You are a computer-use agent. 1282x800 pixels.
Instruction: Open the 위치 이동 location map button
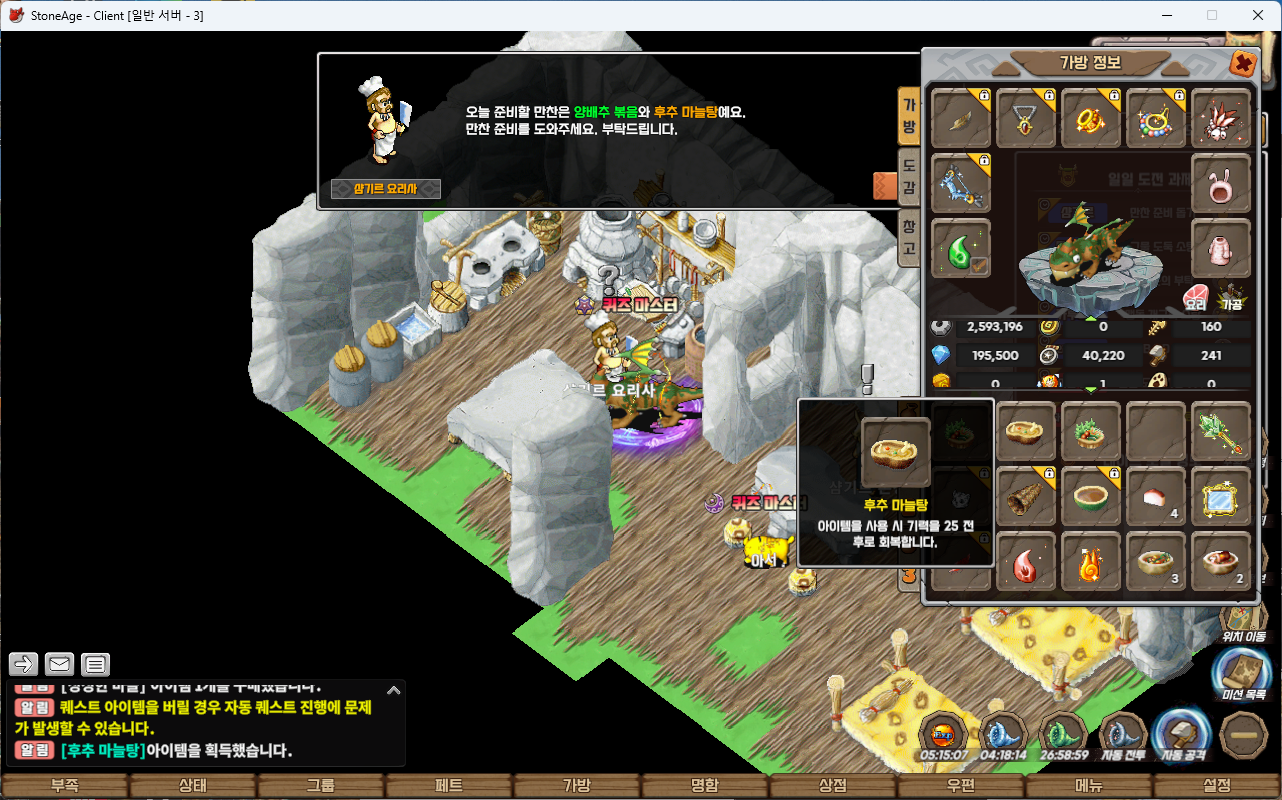(1243, 620)
